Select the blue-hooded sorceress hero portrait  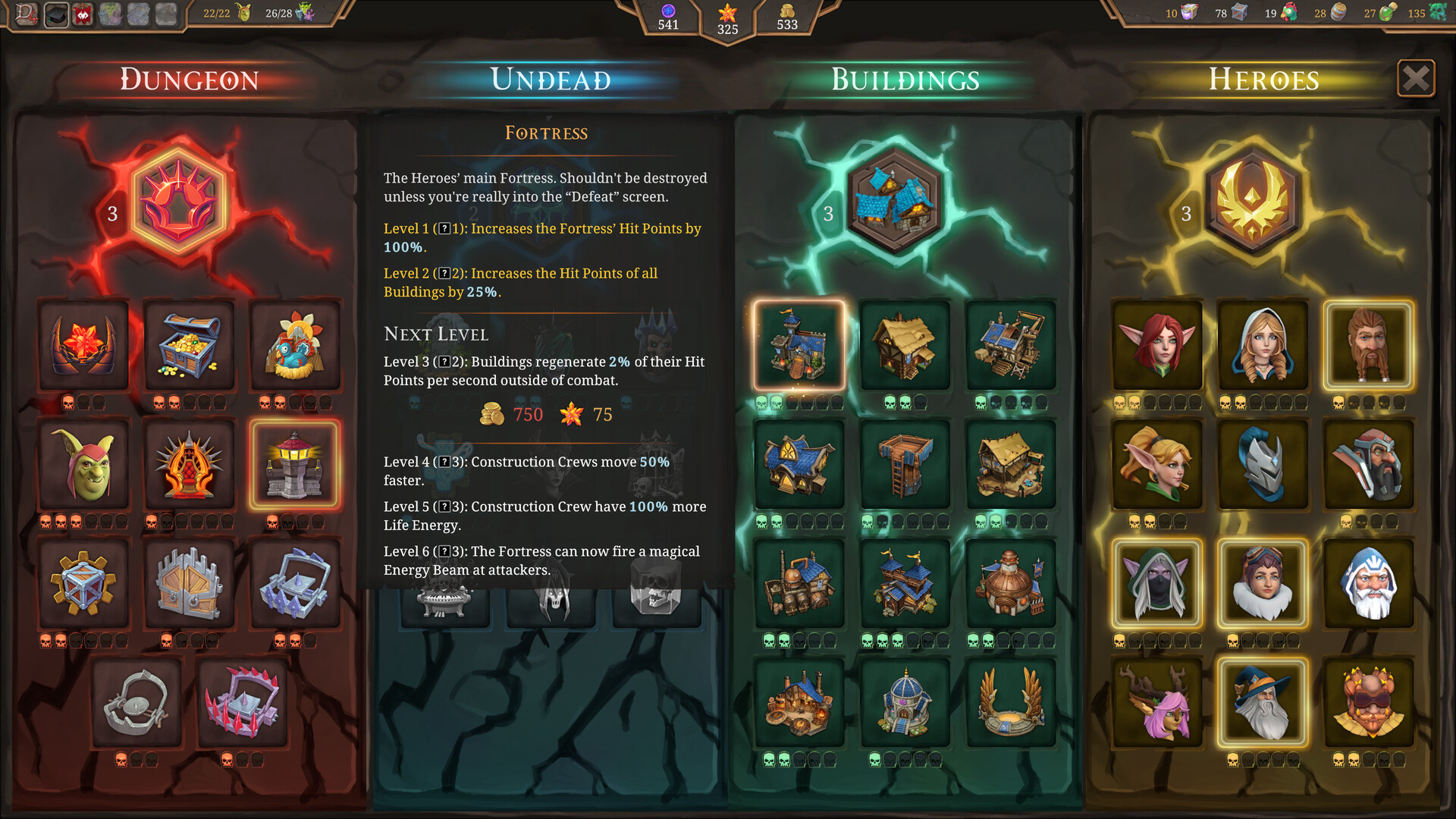(1263, 347)
